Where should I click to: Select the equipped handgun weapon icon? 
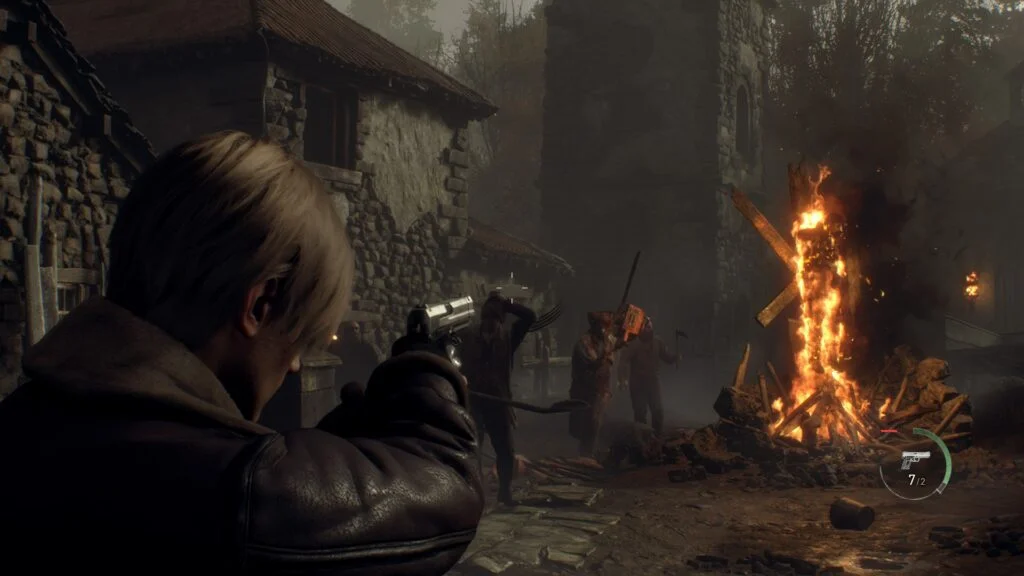(914, 459)
